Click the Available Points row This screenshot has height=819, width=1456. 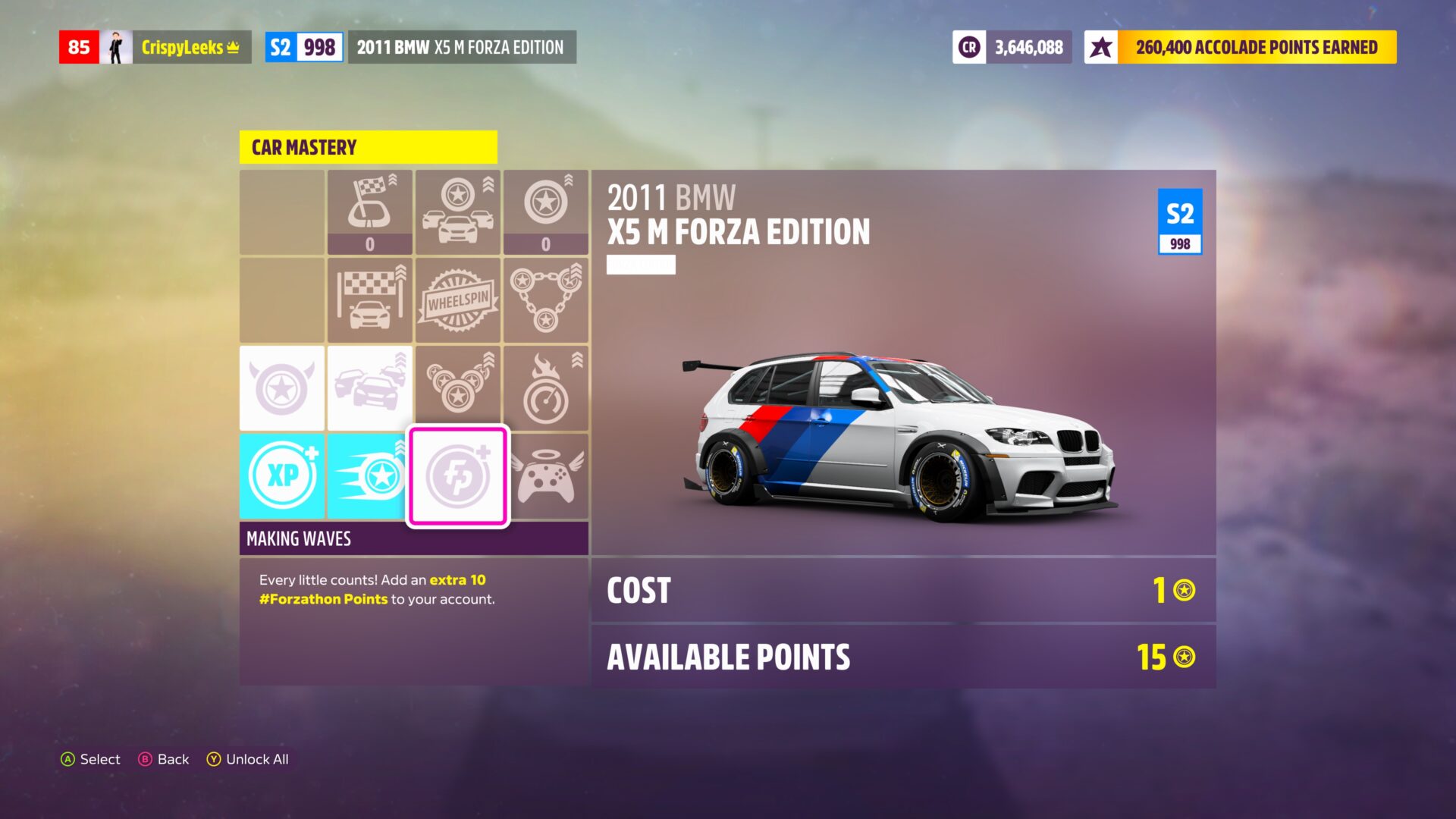(x=902, y=657)
